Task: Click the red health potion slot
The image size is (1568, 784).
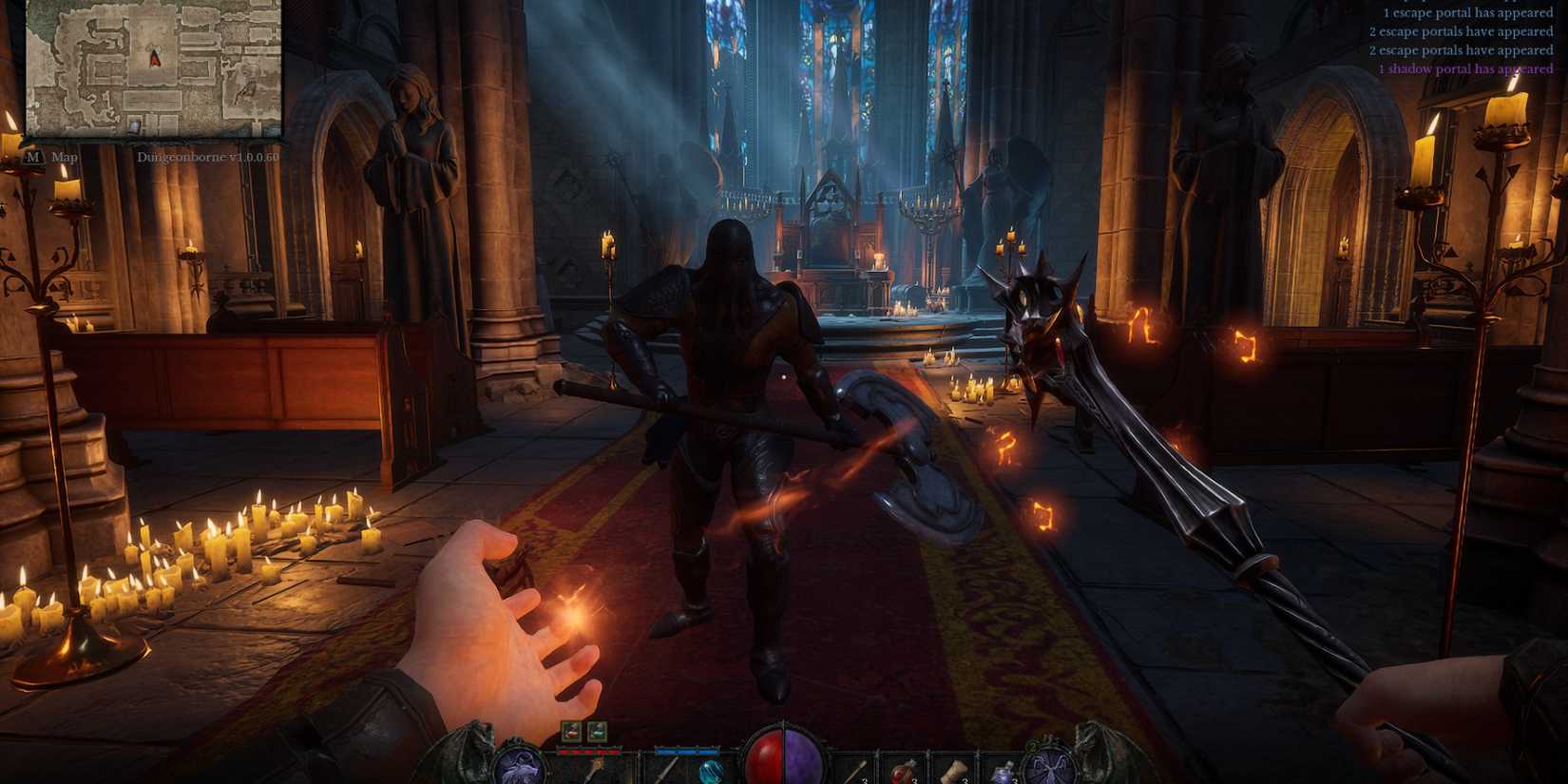Action: click(x=903, y=772)
